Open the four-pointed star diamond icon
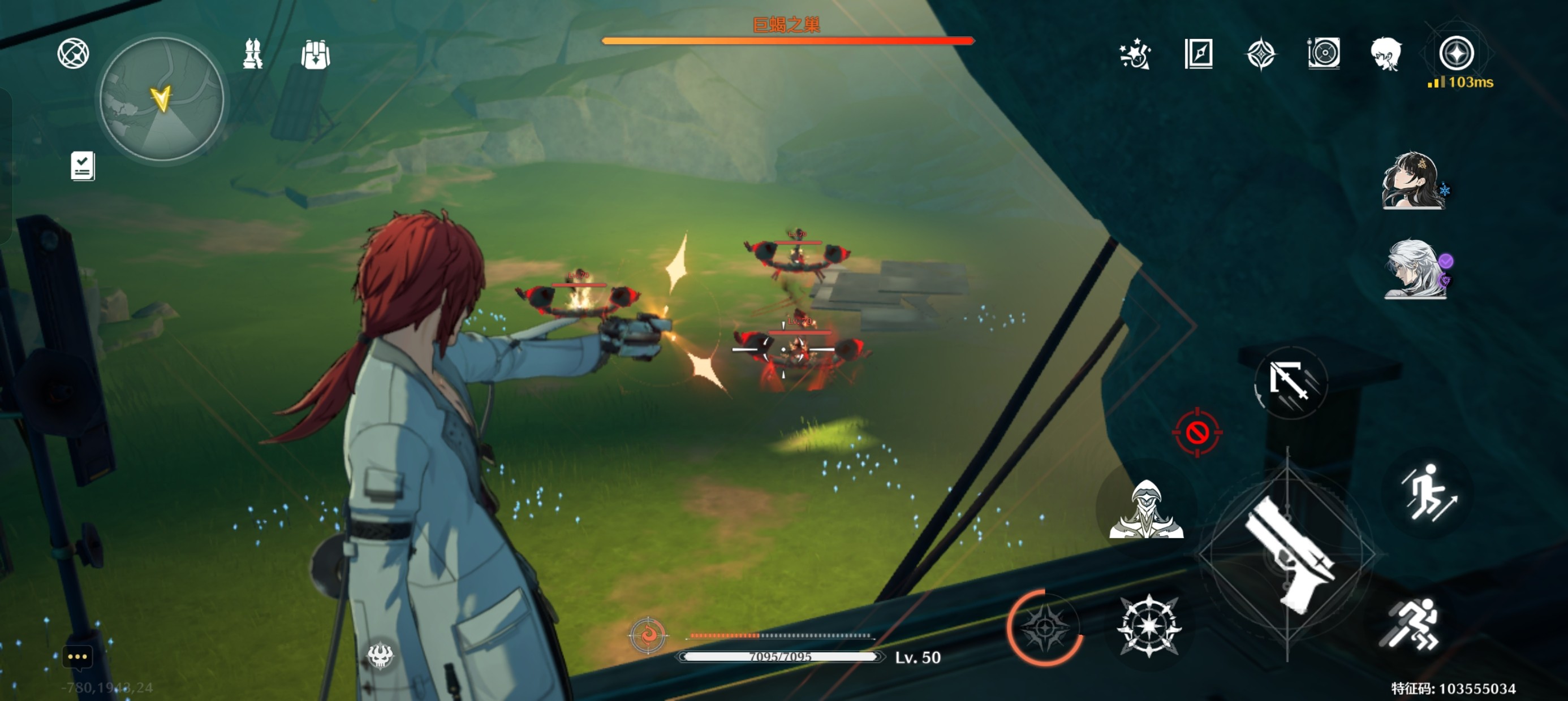 [1261, 54]
